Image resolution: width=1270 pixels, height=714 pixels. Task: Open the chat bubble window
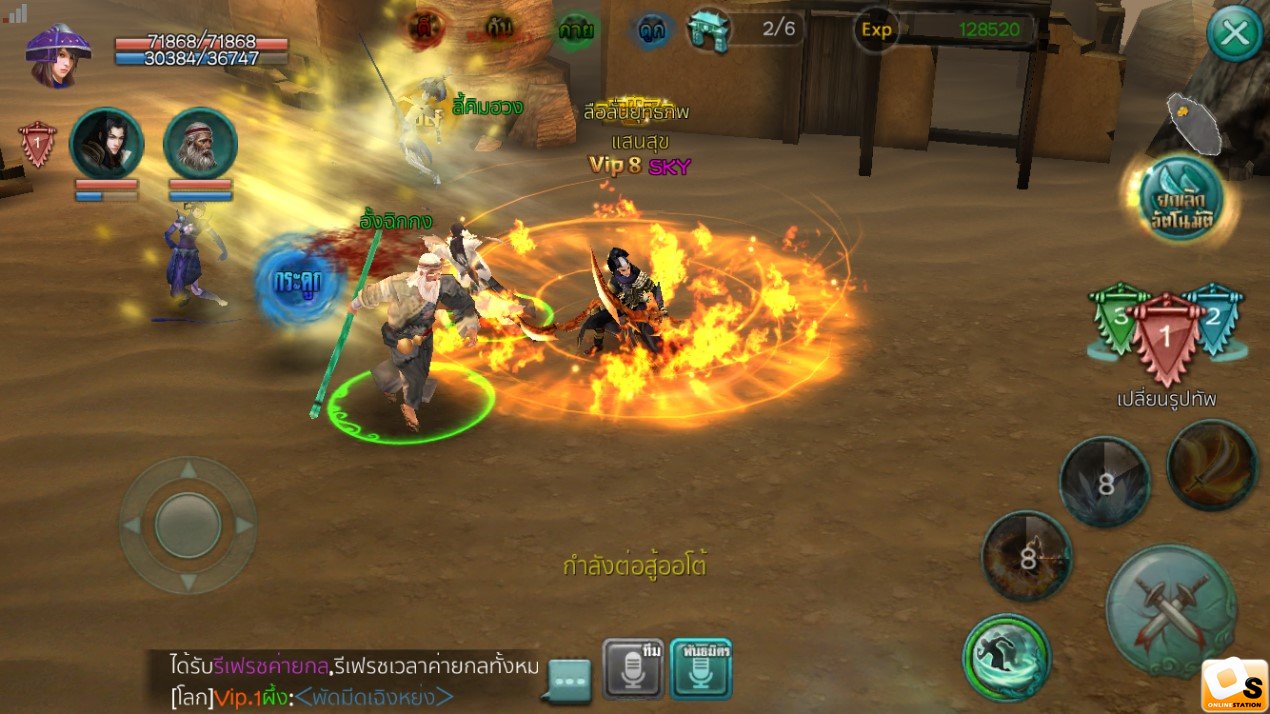click(x=572, y=680)
